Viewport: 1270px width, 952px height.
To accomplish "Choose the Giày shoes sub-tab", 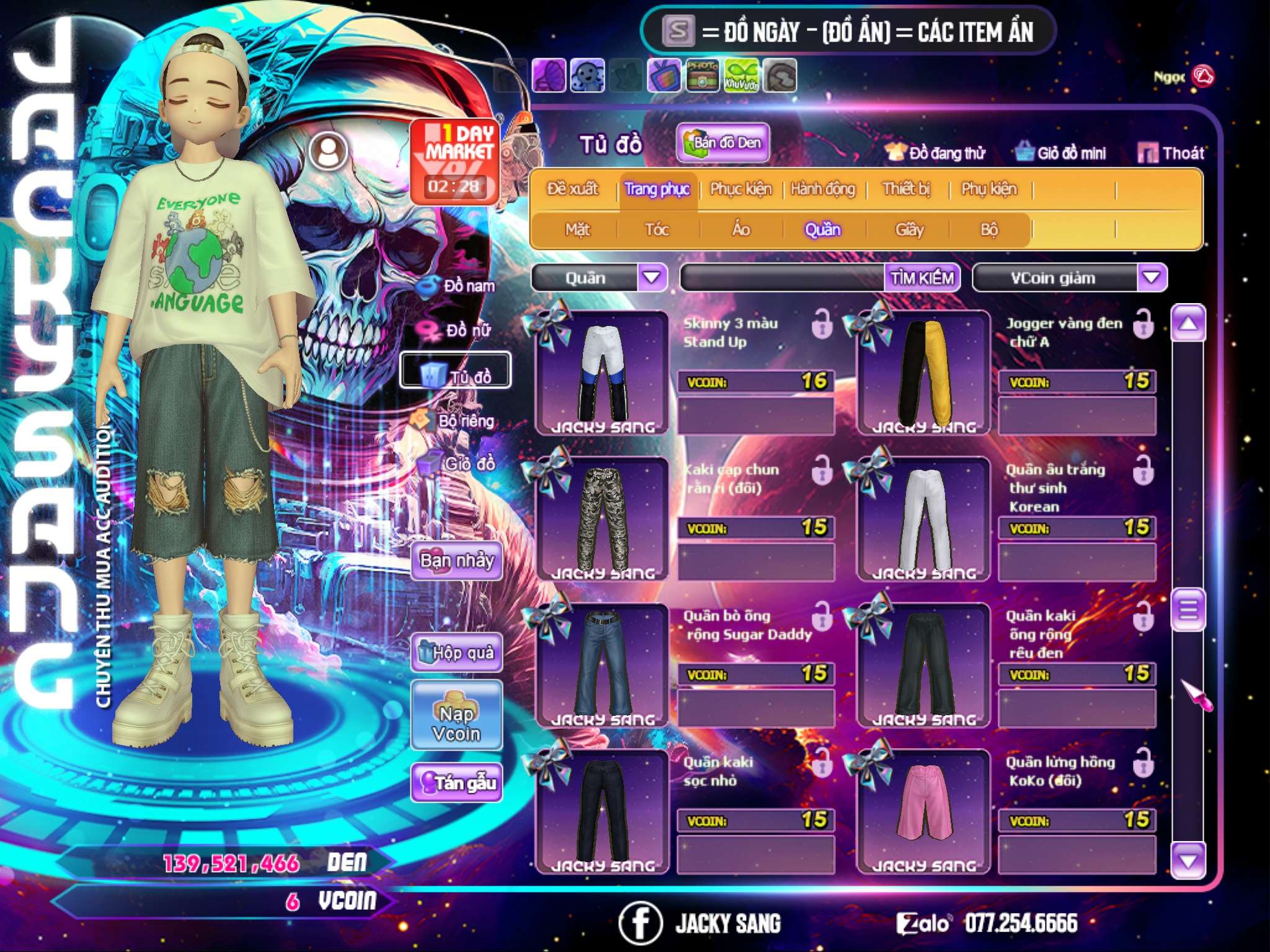I will tap(909, 230).
